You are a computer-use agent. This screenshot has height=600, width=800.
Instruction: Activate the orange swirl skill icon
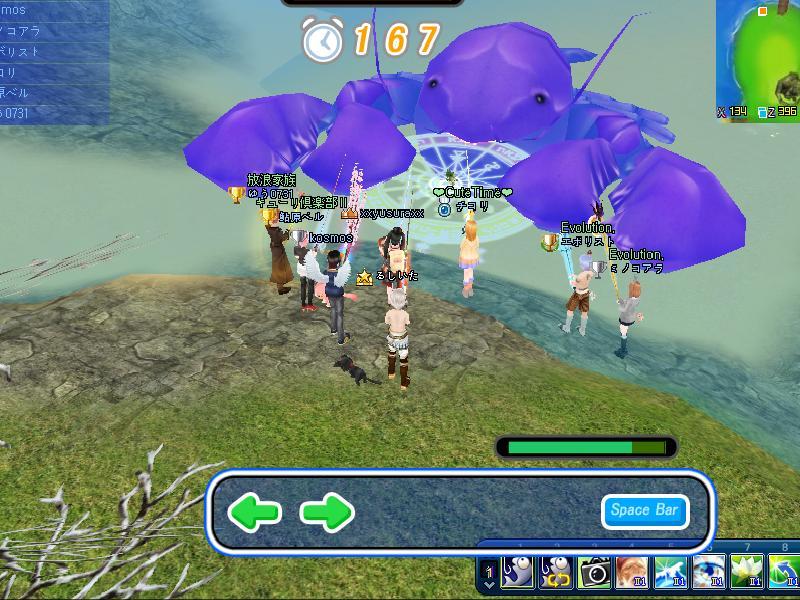[x=633, y=573]
